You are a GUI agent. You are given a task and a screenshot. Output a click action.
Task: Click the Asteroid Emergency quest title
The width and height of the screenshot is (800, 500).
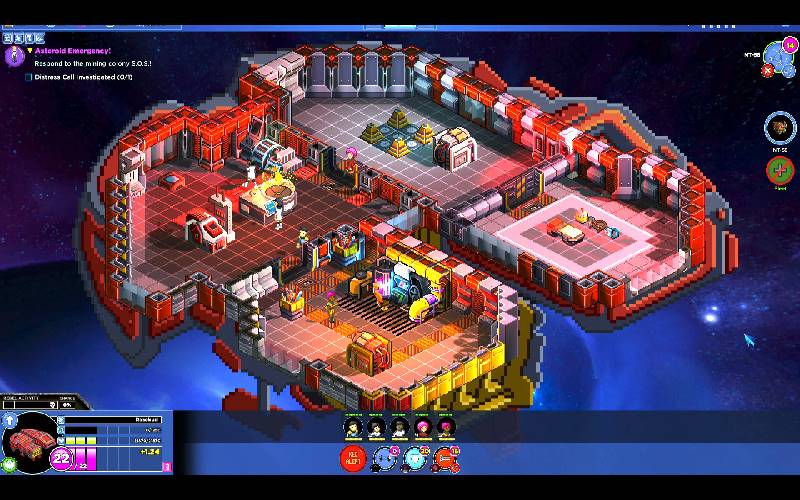pos(72,50)
